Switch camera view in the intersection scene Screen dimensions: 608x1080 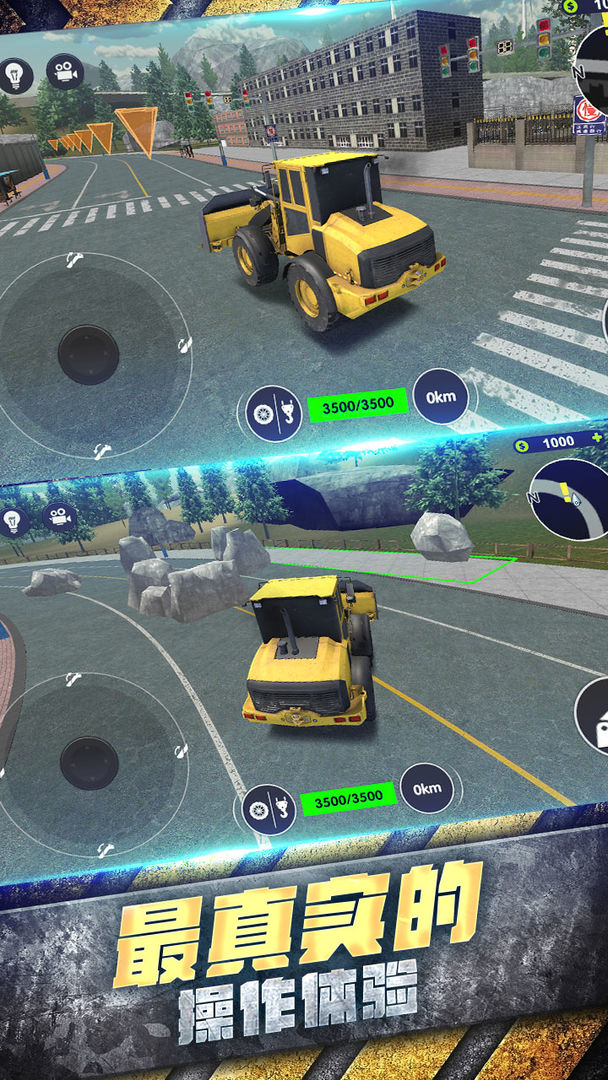[65, 72]
